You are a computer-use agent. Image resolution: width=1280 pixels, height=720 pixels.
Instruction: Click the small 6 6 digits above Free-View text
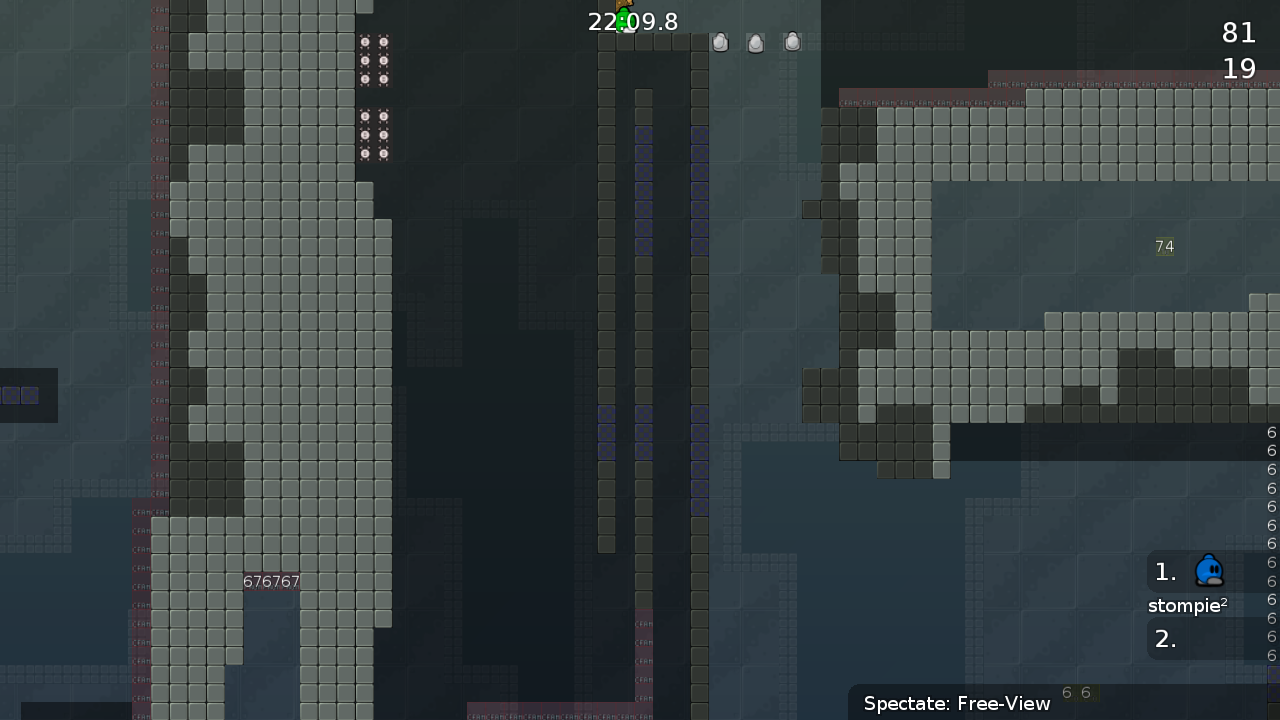coord(1075,692)
